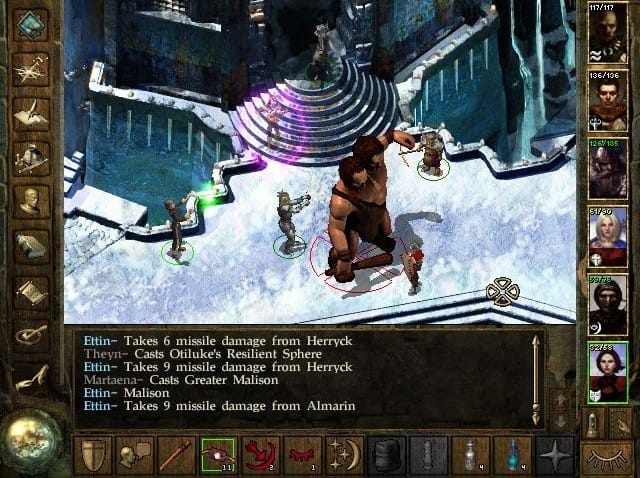Image resolution: width=640 pixels, height=478 pixels.
Task: Click the four-pointed star special abilities button
Action: pos(554,456)
